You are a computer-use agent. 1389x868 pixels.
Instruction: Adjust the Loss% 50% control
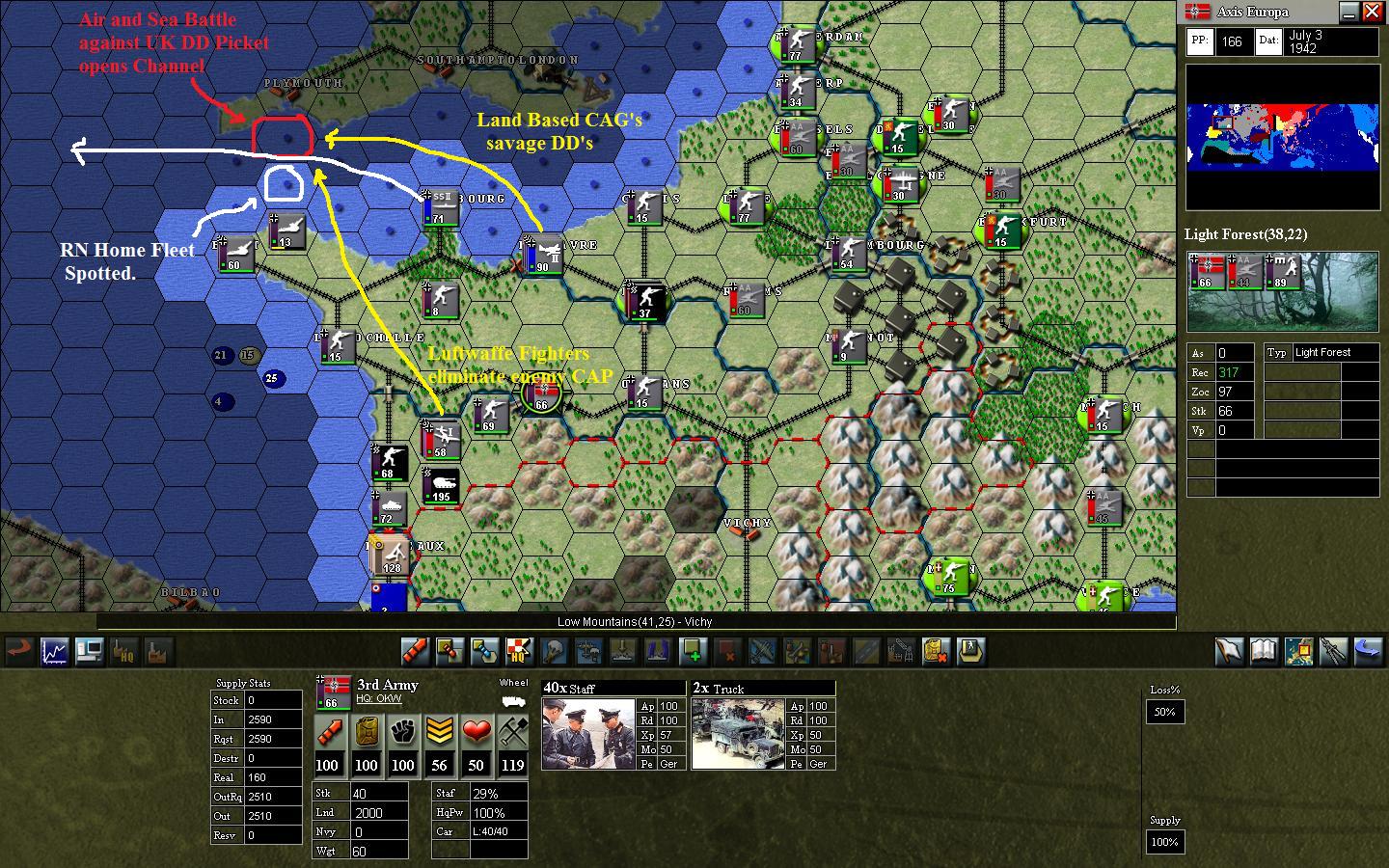(1164, 712)
